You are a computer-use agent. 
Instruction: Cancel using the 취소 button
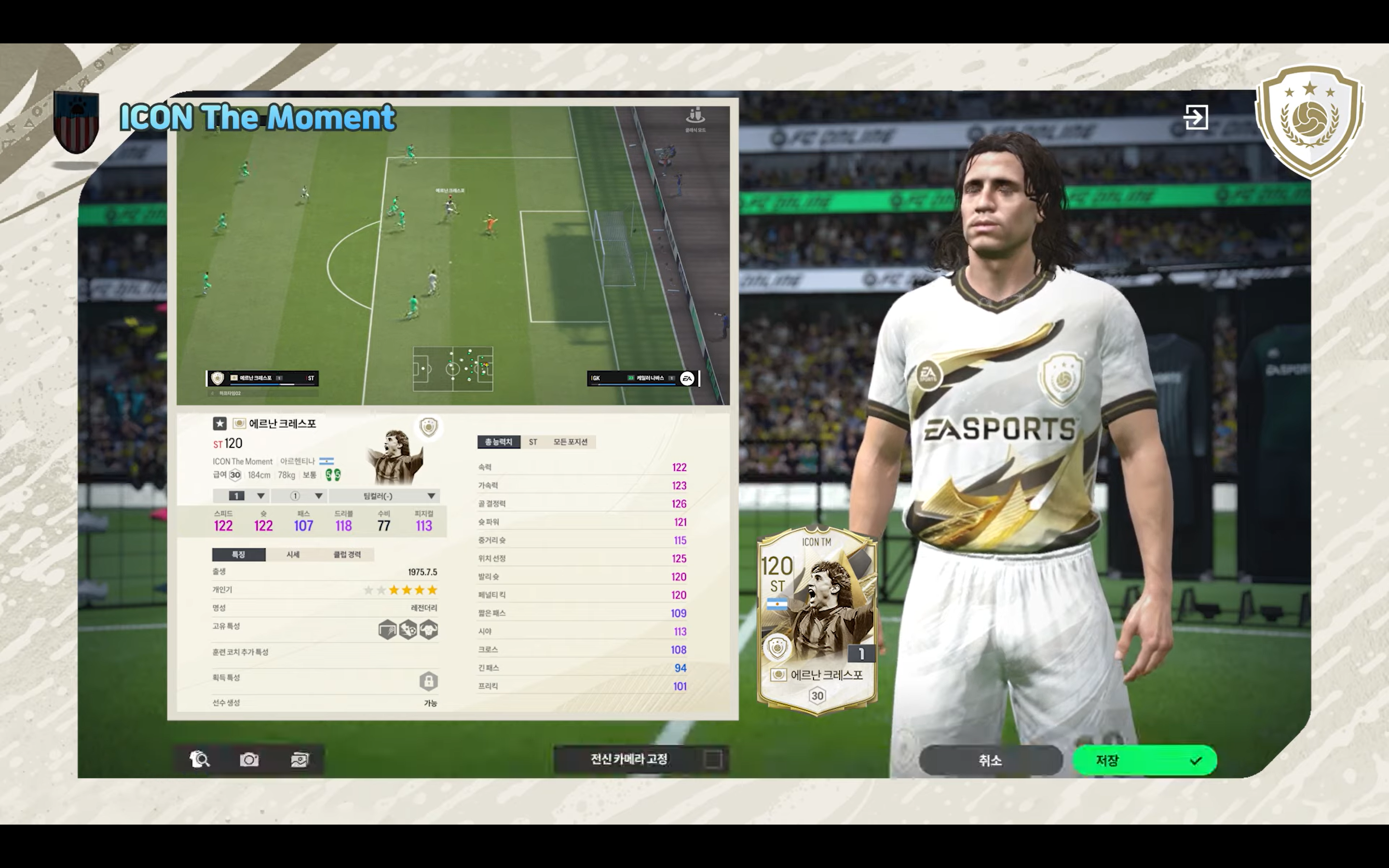(990, 760)
